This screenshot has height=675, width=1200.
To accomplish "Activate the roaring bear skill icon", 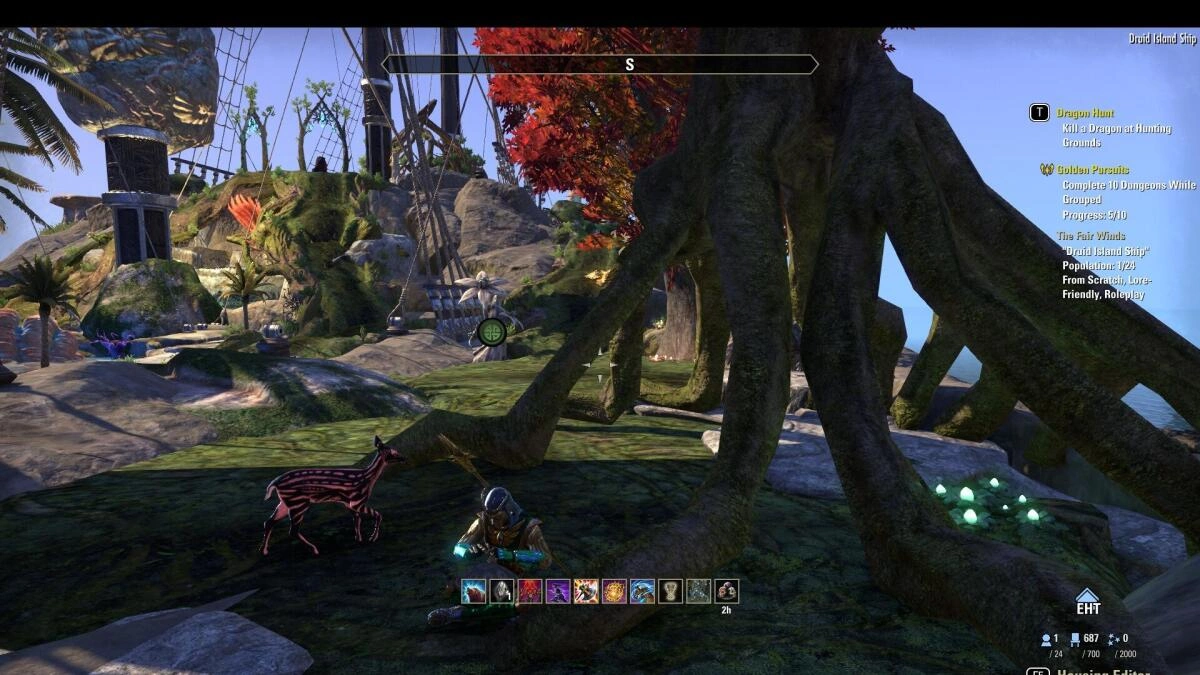I will [x=474, y=591].
